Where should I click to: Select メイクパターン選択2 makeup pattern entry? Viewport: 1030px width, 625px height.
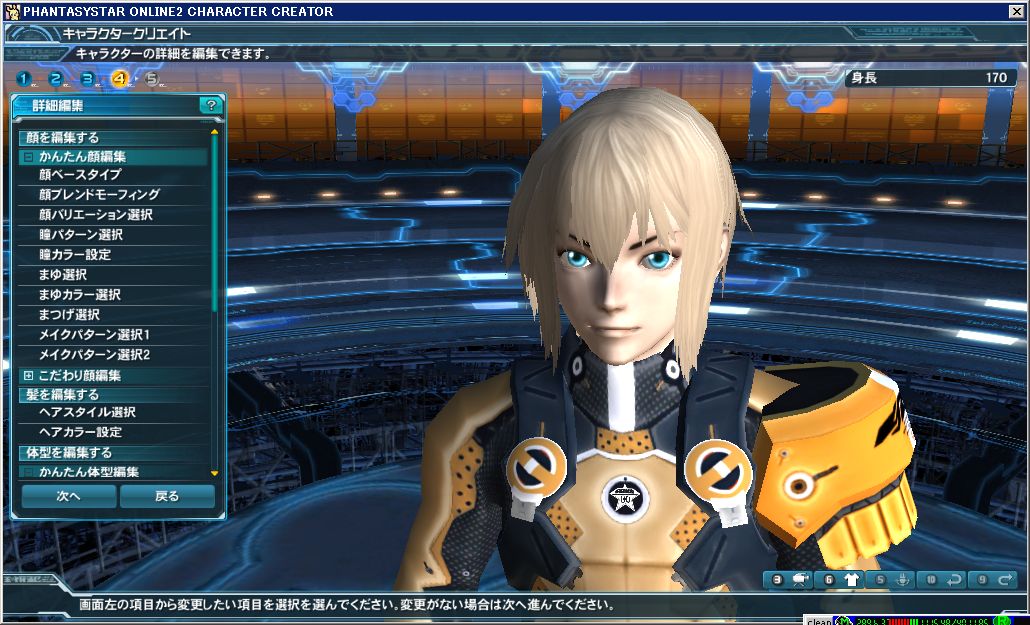94,355
